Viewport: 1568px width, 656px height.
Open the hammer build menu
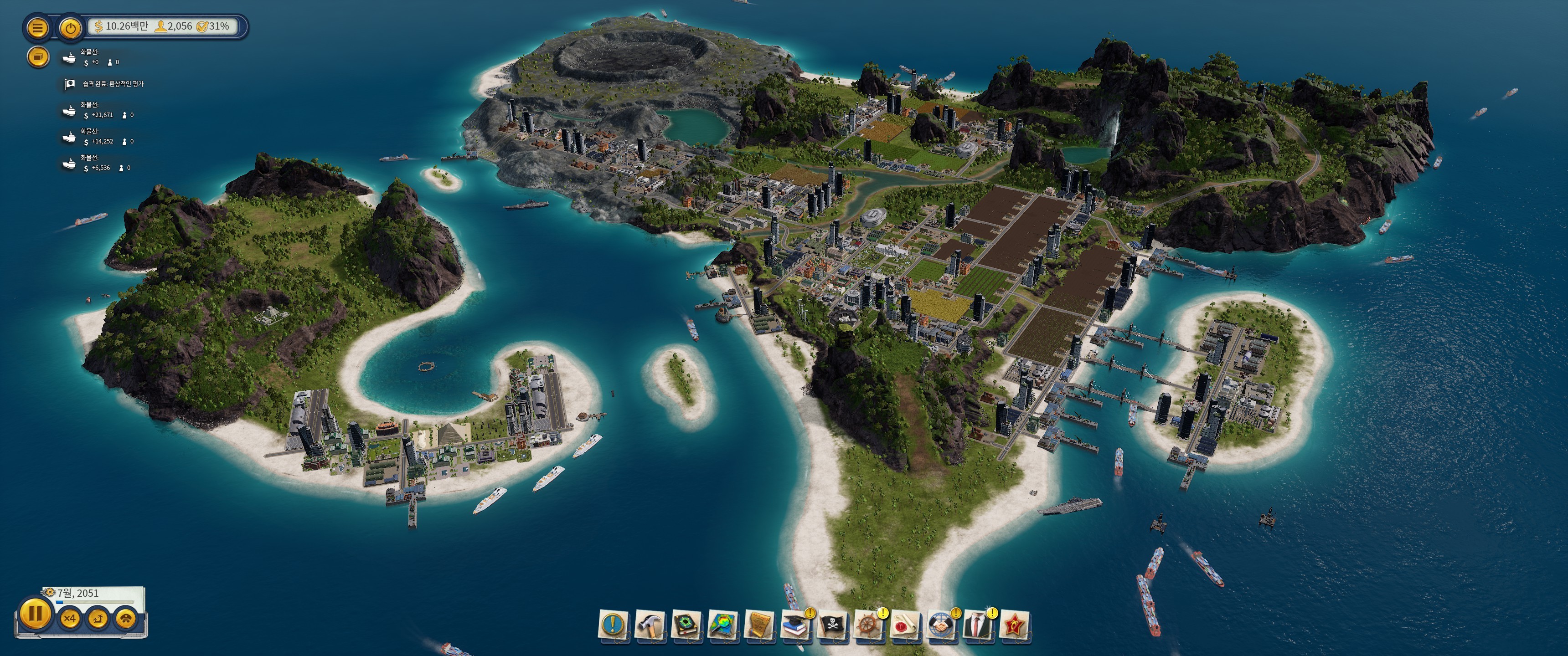click(x=650, y=625)
